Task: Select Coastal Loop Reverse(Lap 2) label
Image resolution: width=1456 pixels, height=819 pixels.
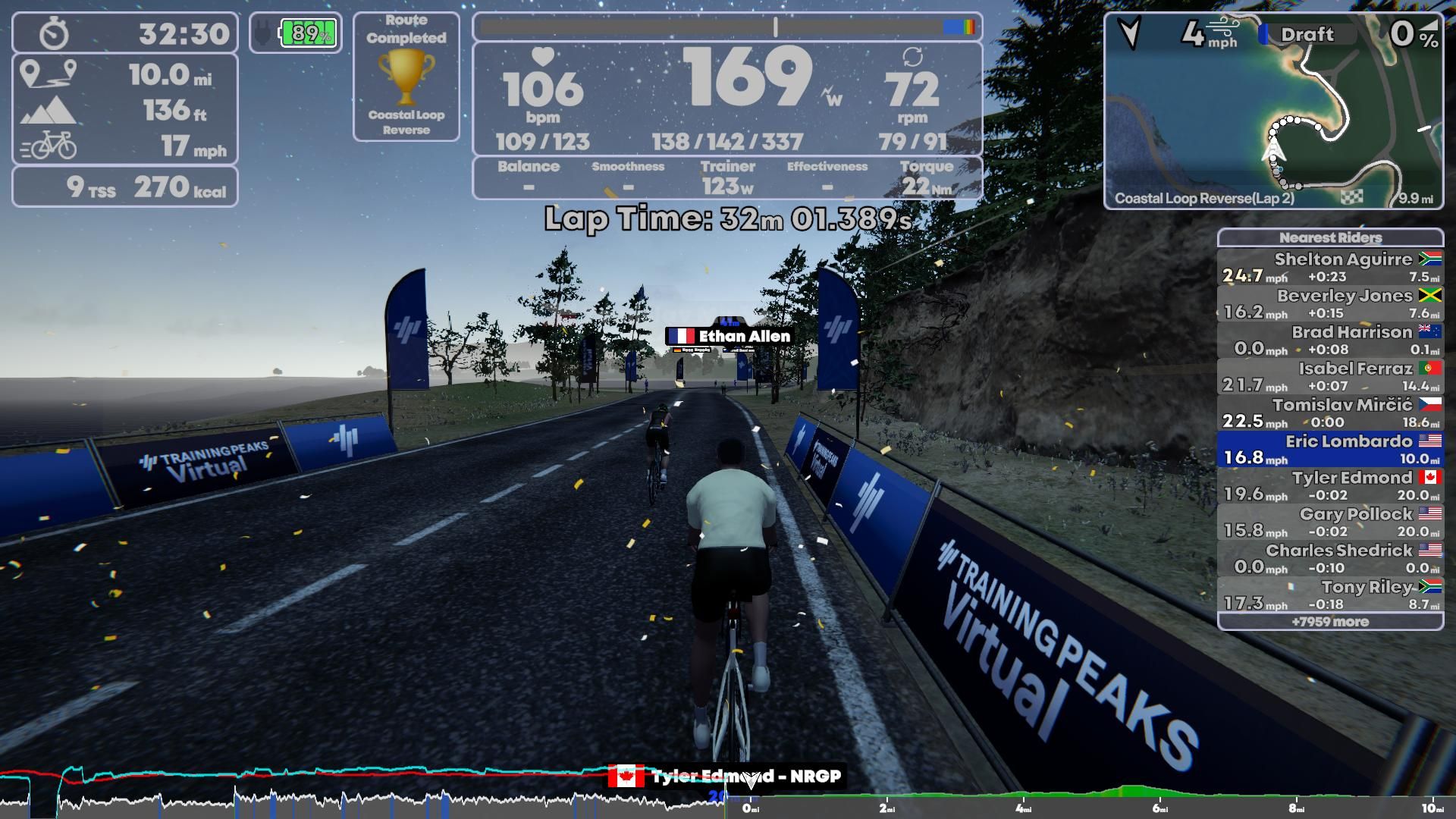Action: [1204, 199]
